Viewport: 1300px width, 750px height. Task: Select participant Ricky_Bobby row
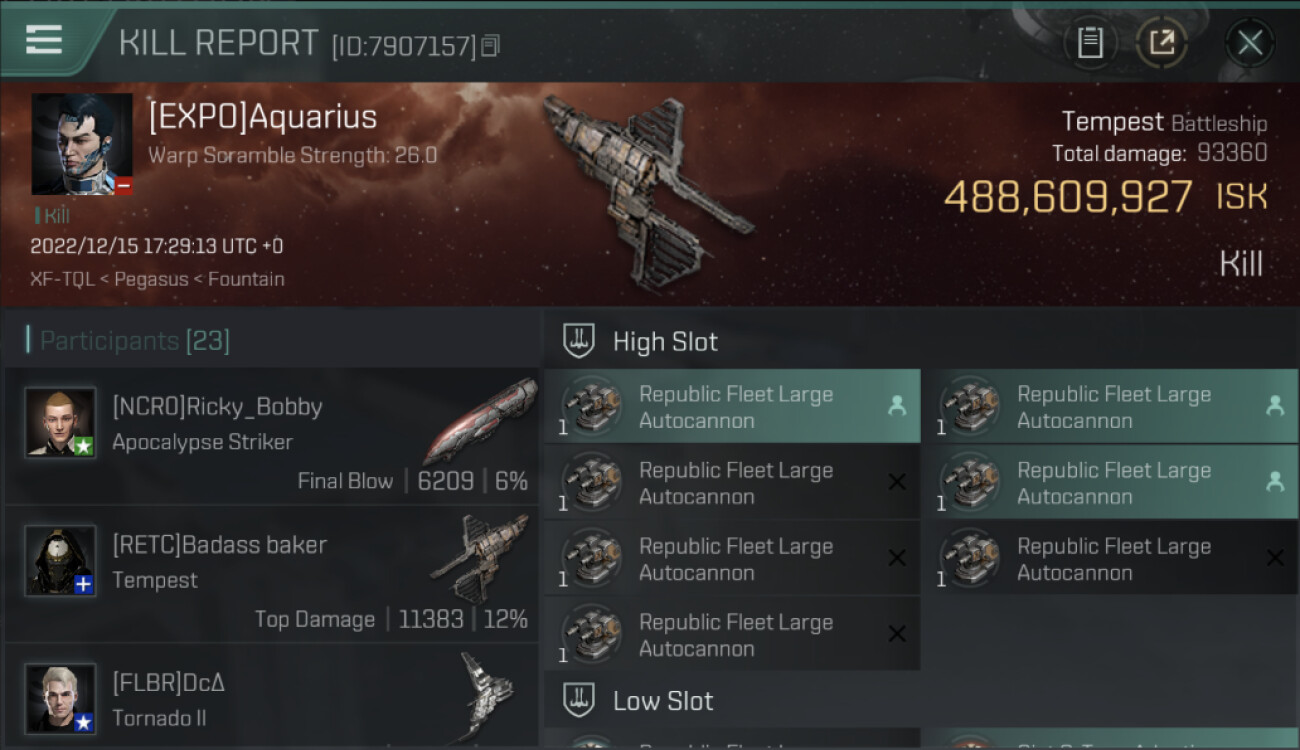pos(272,437)
